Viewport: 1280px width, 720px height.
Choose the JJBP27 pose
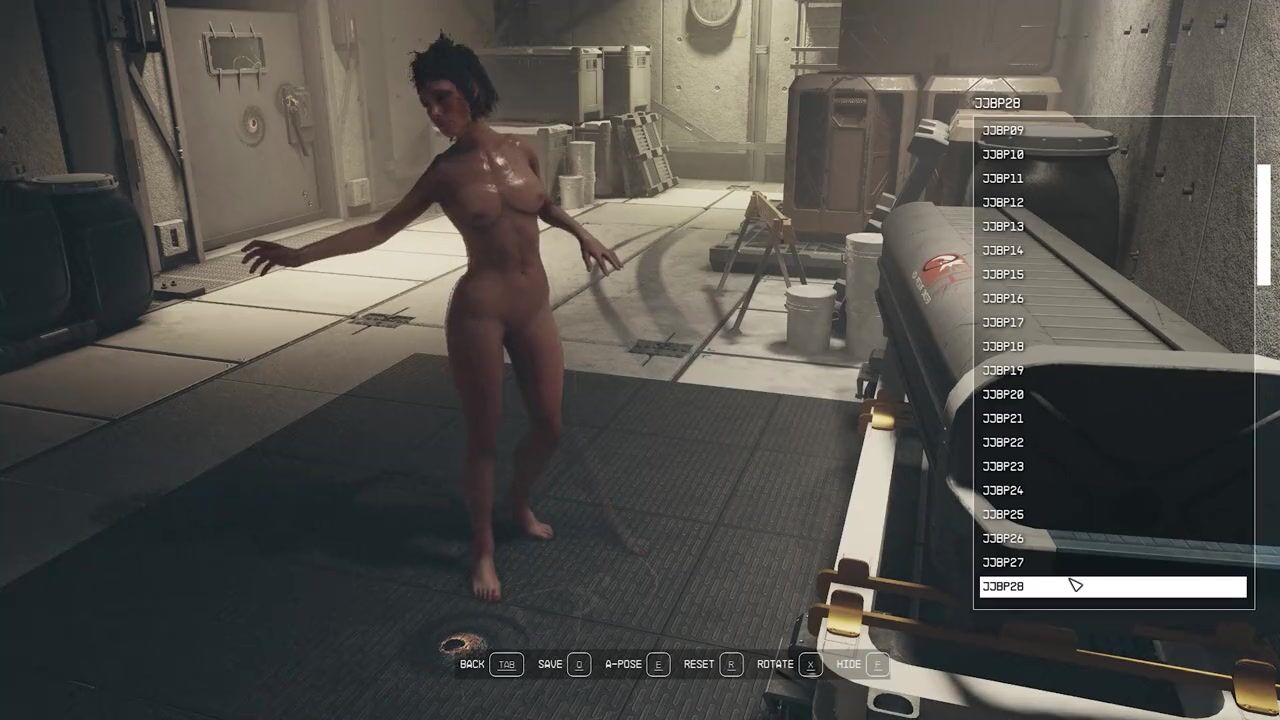click(1003, 563)
